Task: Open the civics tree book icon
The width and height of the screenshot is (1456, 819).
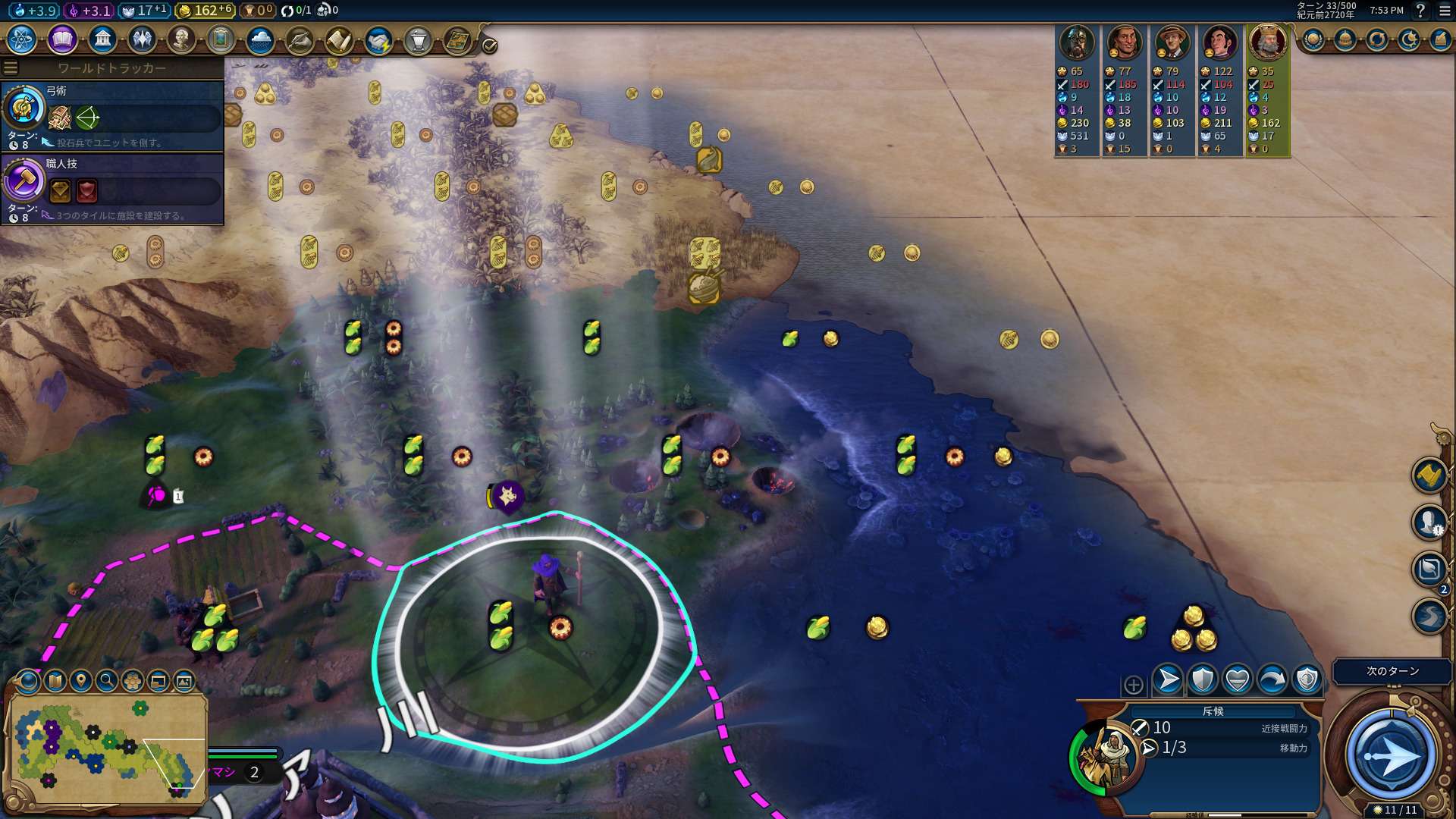Action: [62, 39]
